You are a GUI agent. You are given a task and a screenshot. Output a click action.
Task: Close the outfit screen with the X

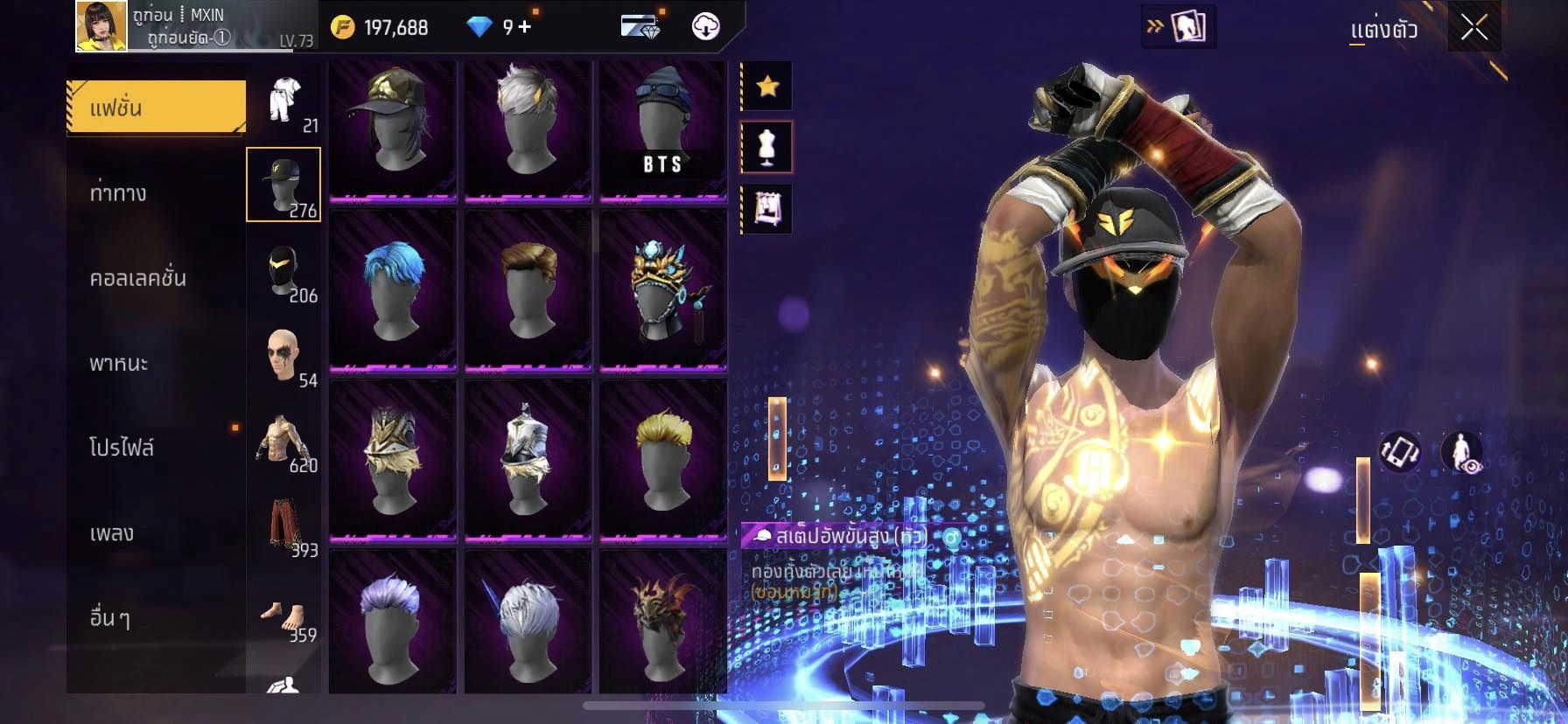click(1473, 29)
